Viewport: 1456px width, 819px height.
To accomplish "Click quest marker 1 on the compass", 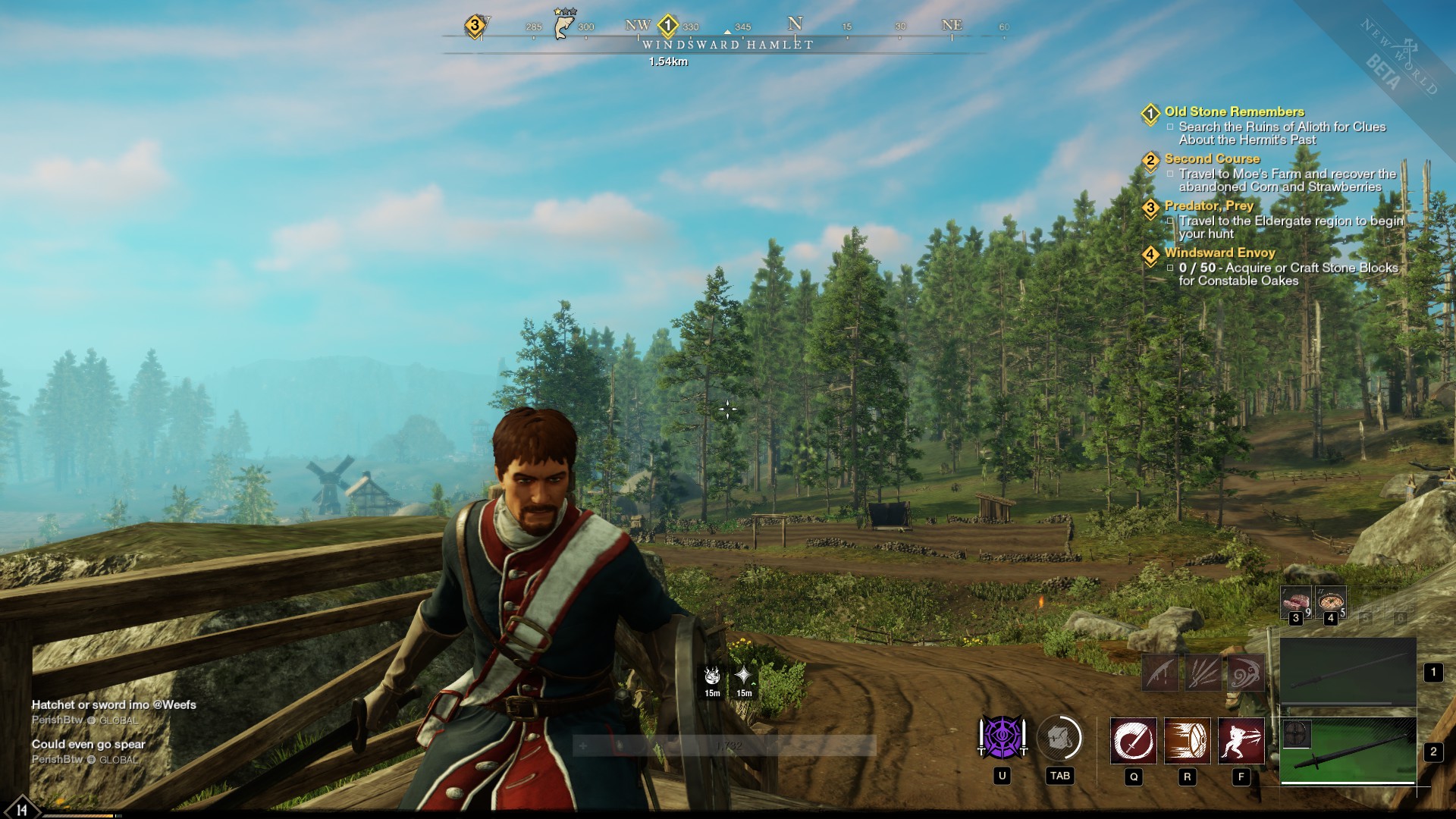I will click(x=667, y=26).
